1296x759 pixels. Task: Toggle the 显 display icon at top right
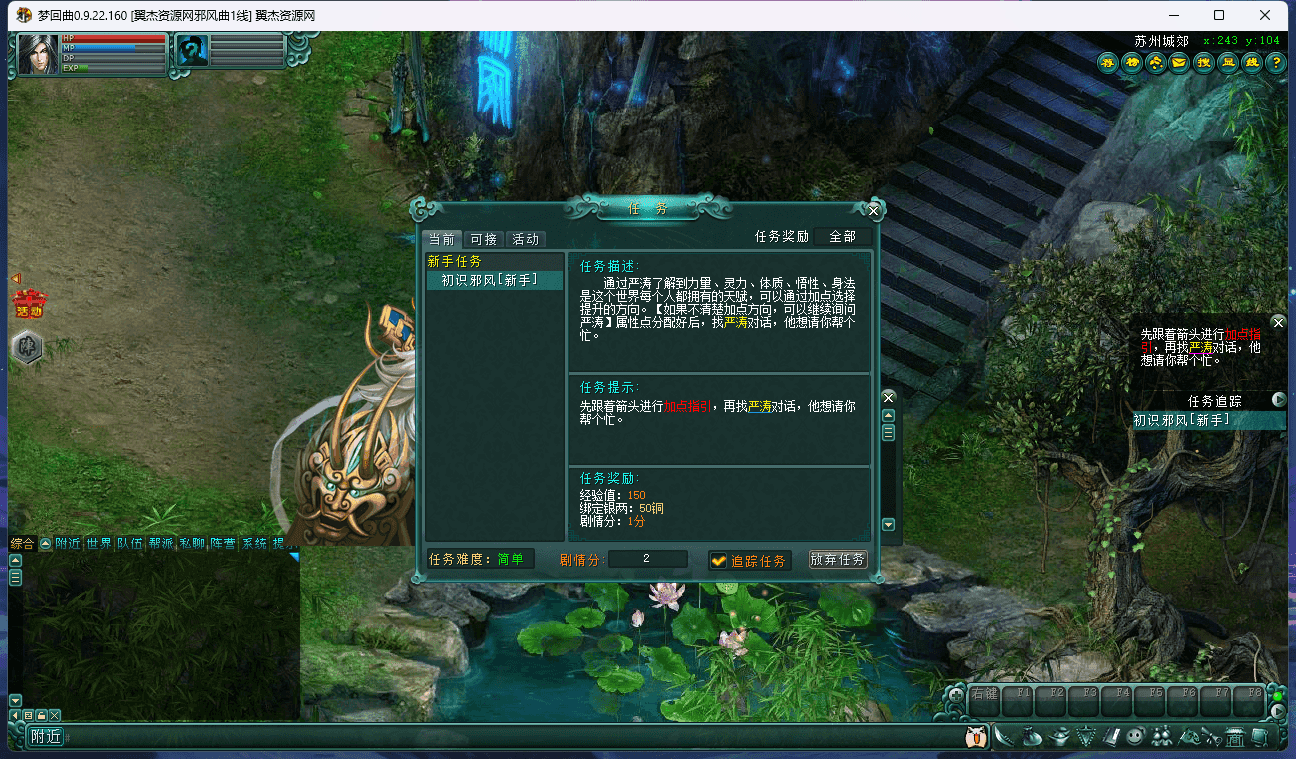pyautogui.click(x=1226, y=62)
